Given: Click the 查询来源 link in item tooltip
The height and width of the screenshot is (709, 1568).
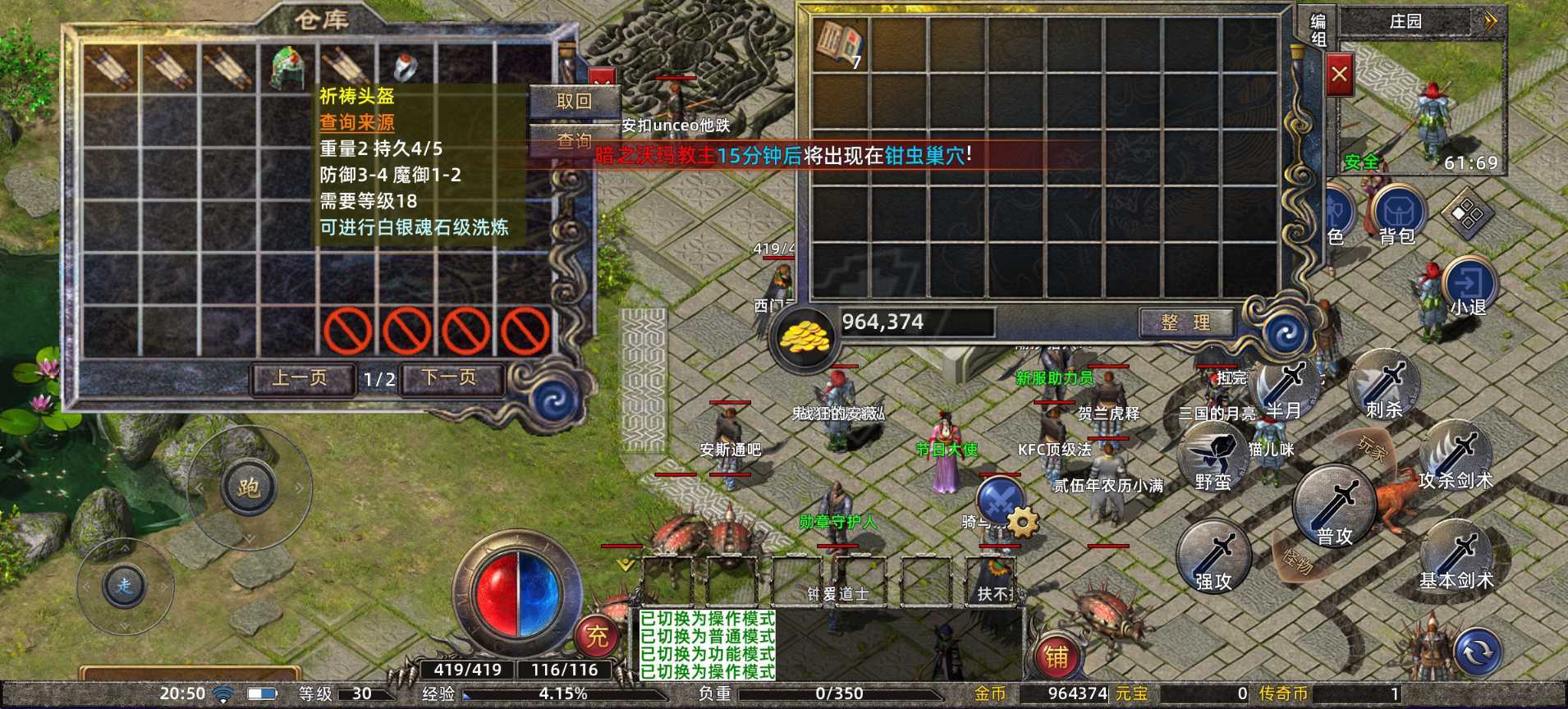Looking at the screenshot, I should pyautogui.click(x=355, y=123).
